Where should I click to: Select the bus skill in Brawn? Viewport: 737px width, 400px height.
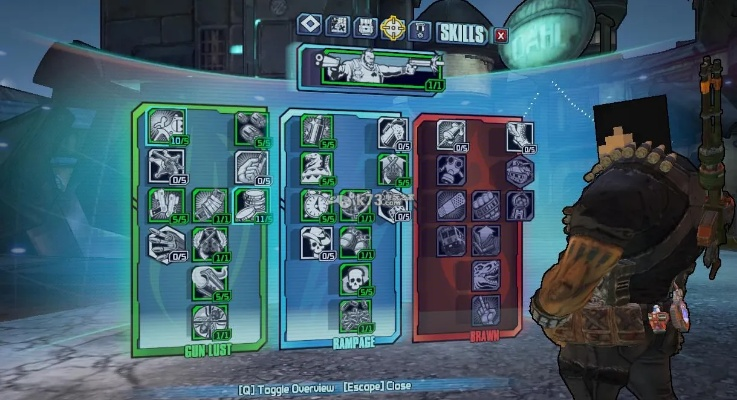coord(451,241)
